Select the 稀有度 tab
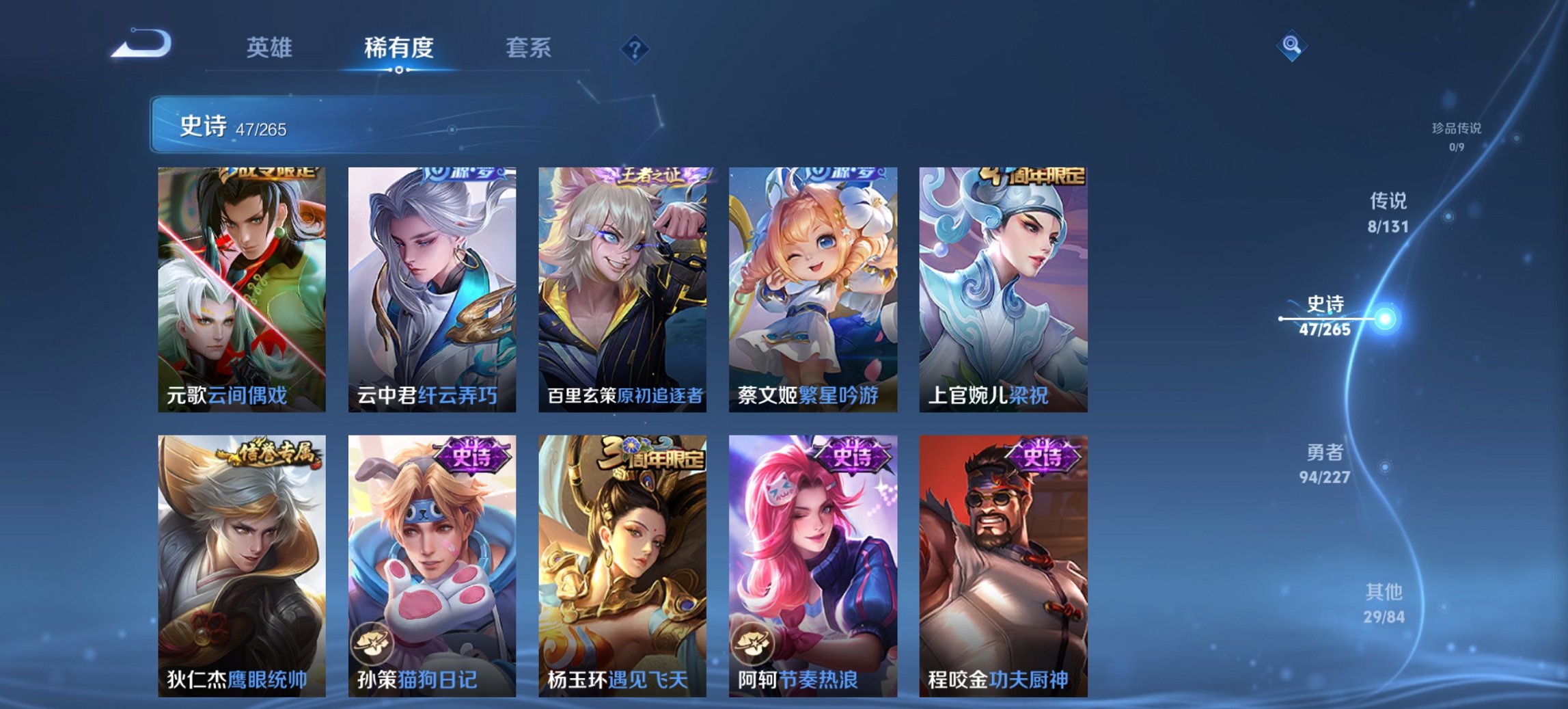Image resolution: width=1568 pixels, height=709 pixels. [399, 48]
